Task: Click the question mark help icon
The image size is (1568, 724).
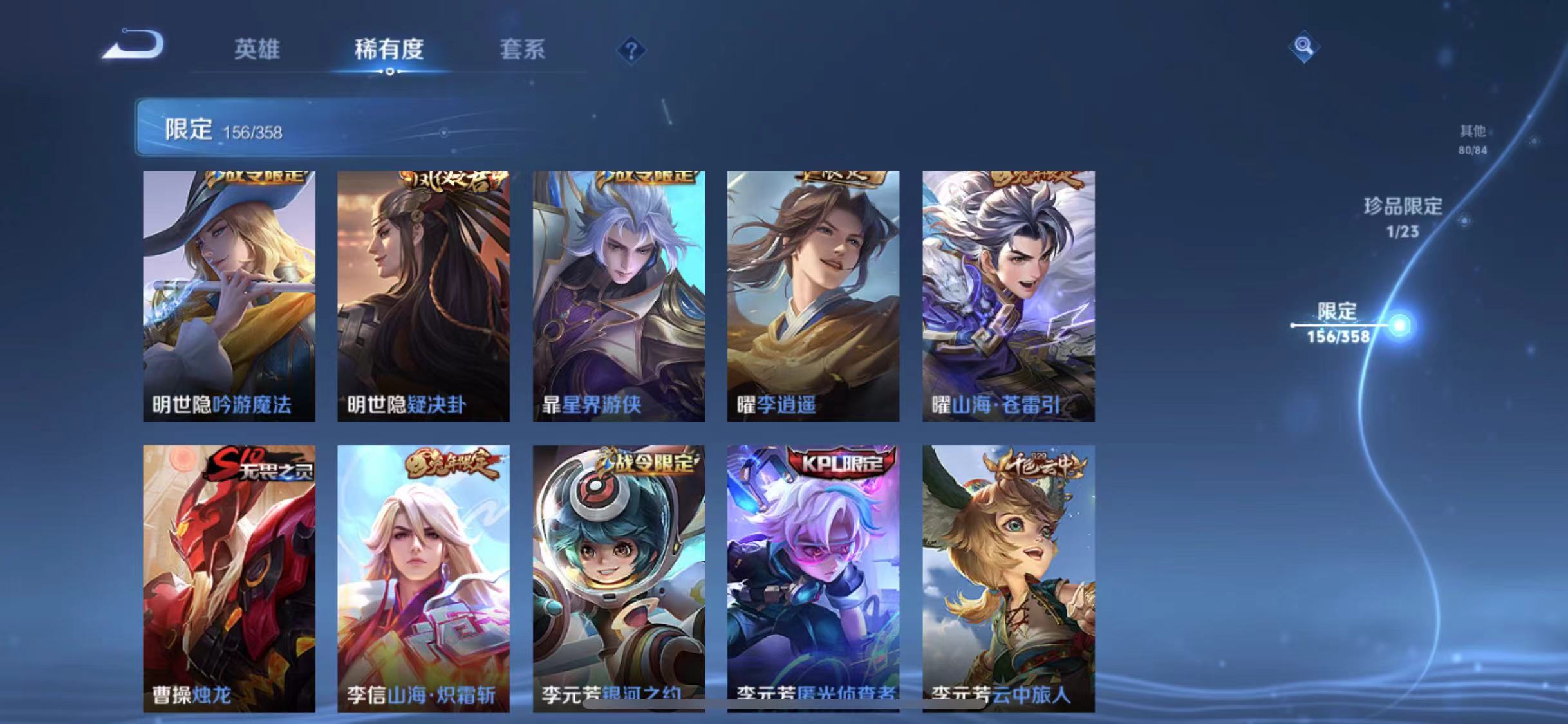Action: click(632, 51)
